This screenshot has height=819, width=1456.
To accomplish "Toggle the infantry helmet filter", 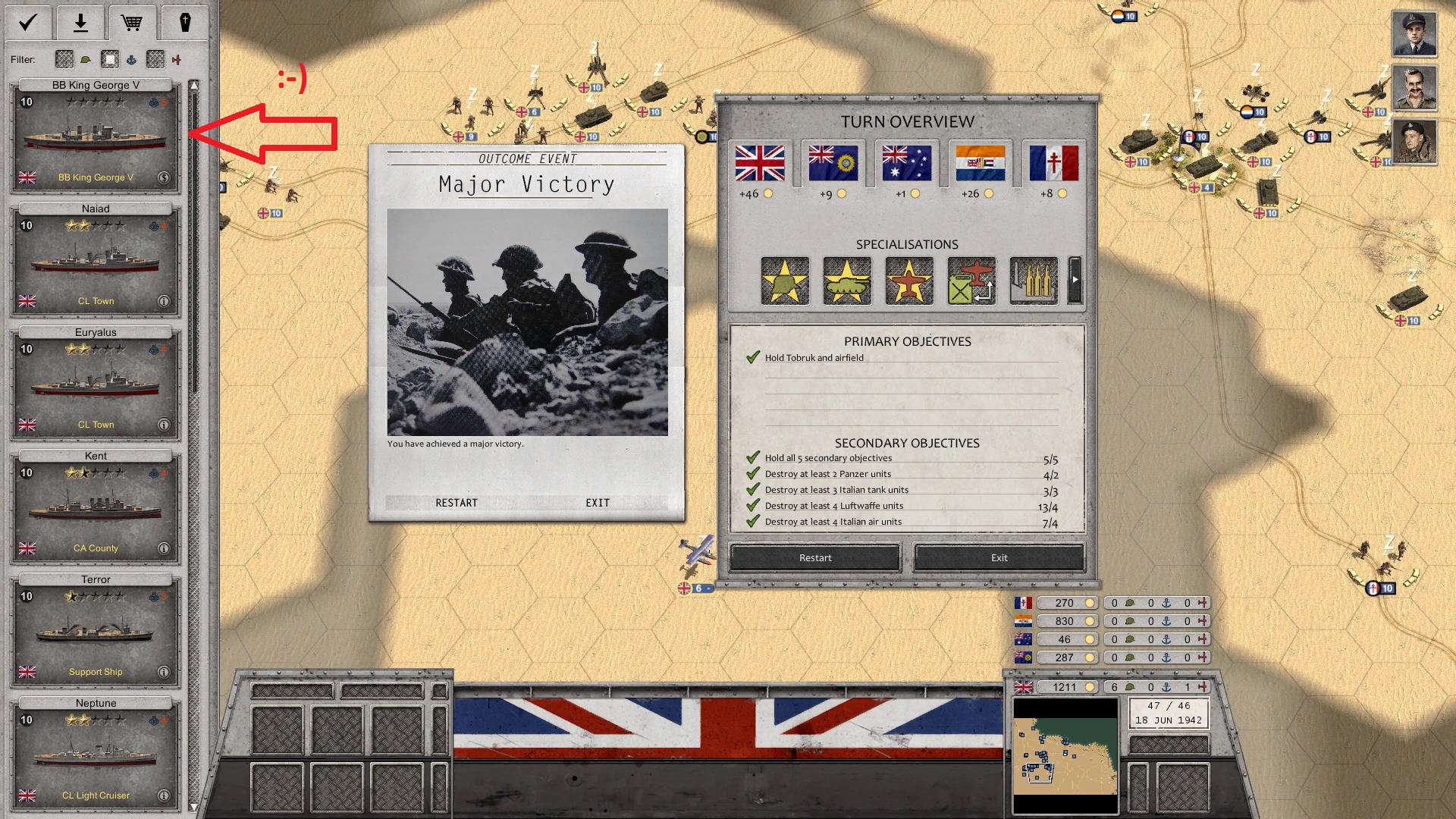I will coord(85,59).
